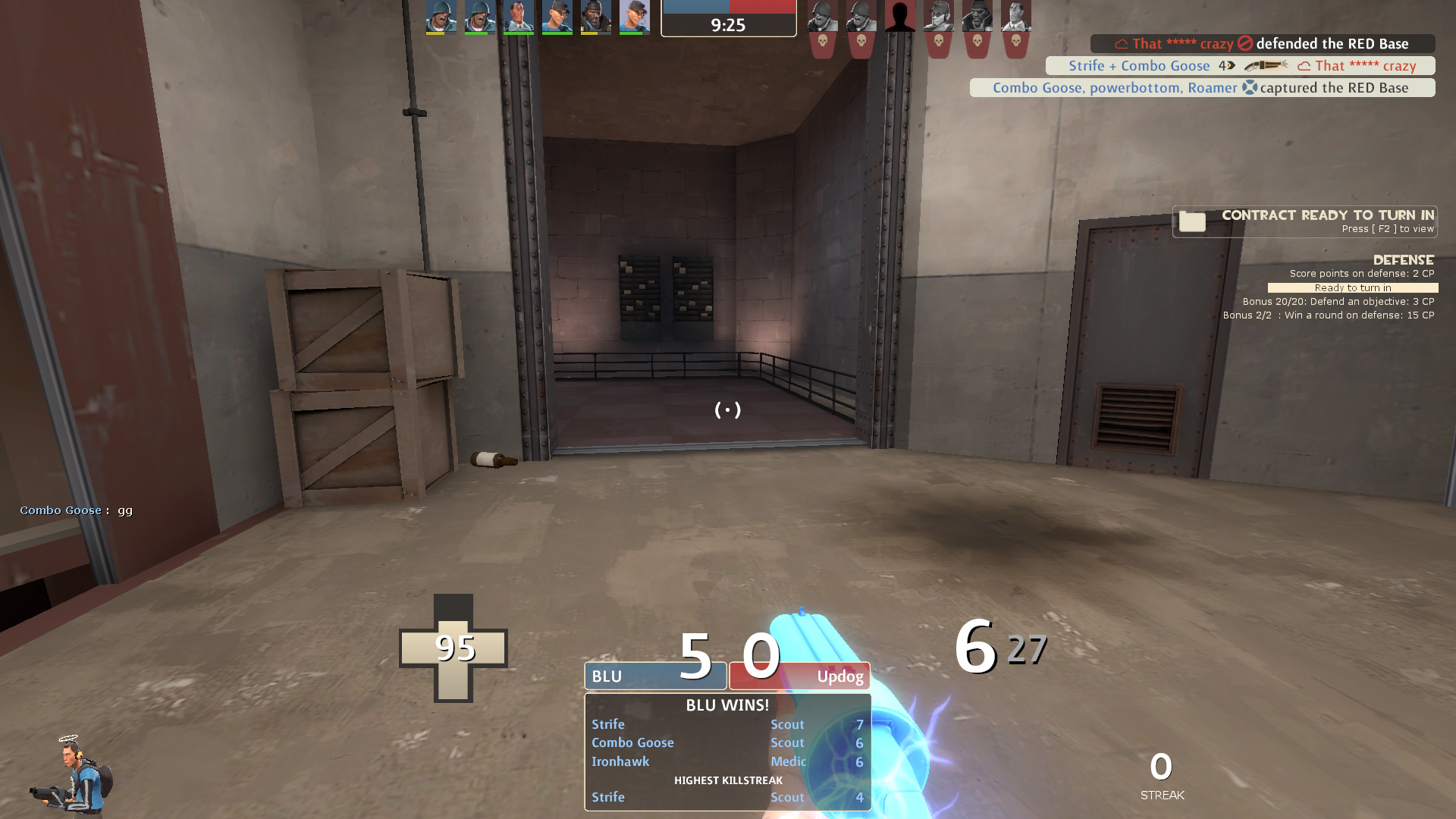Select the dead RED Medic portrait
Viewport: 1456px width, 819px height.
(1016, 17)
